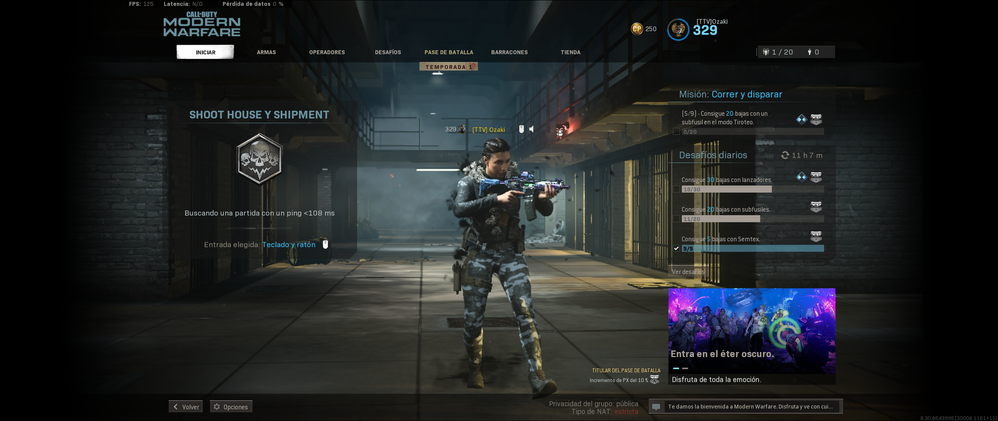
Task: Switch to the Barracones tab
Action: [509, 52]
